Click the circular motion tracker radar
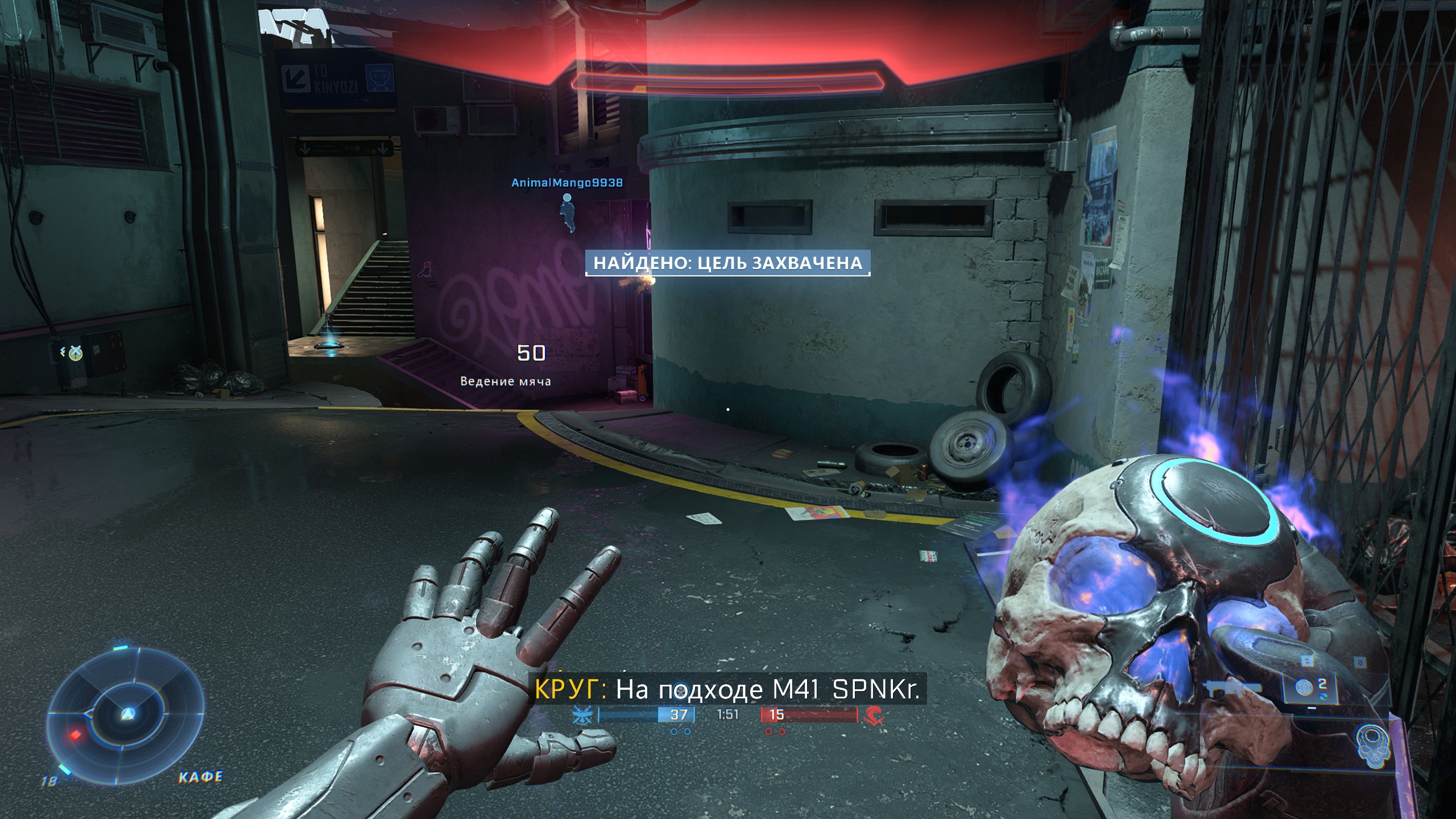Screen dimensions: 1456x819 point(126,715)
